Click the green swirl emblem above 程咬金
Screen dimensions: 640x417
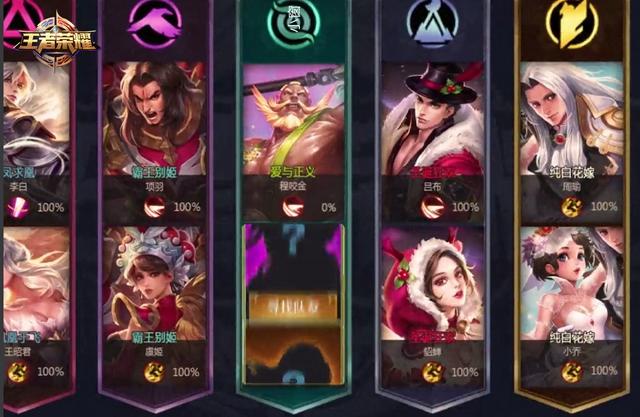coord(294,20)
